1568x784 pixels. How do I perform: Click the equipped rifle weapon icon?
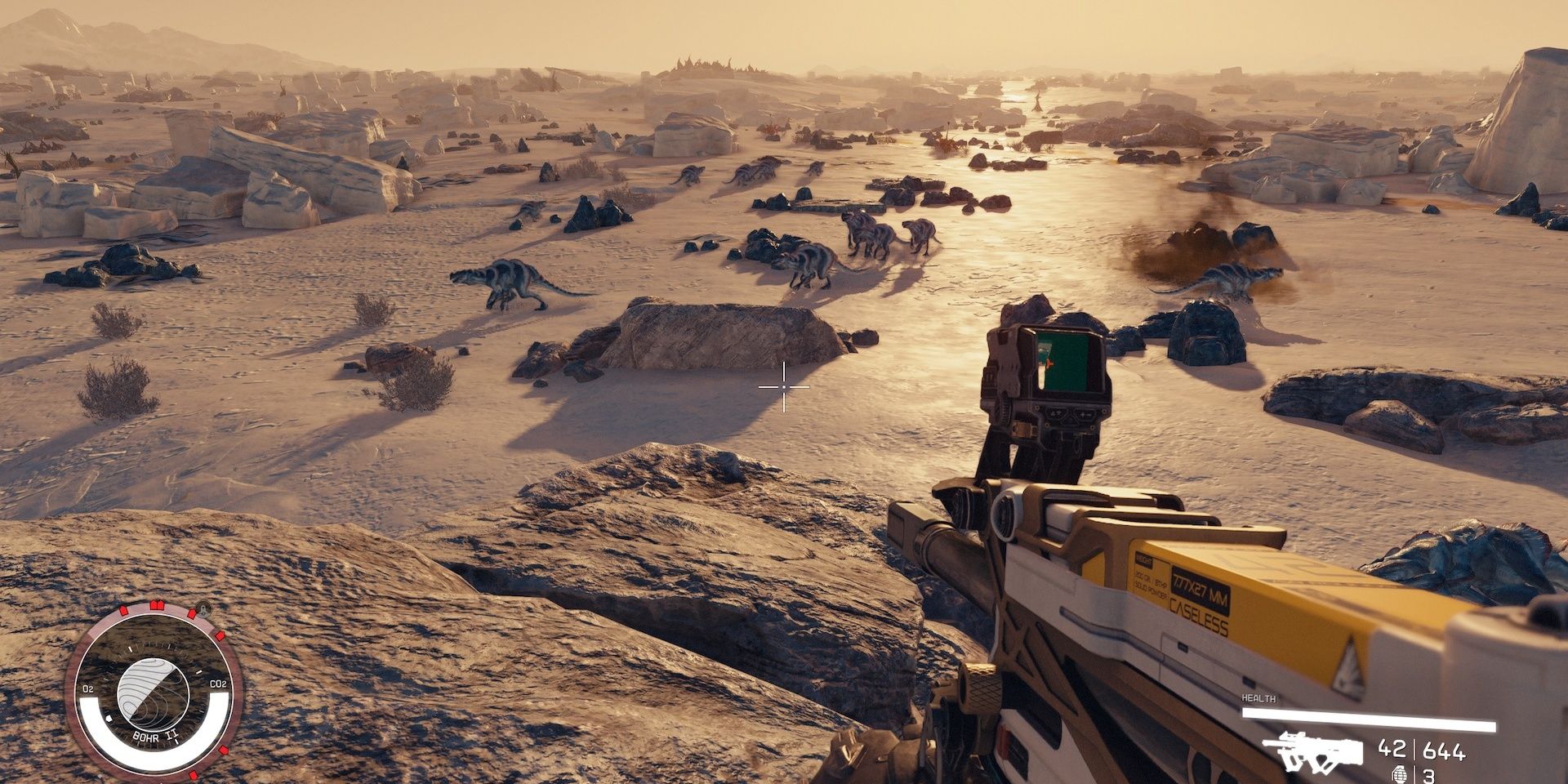[x=1312, y=751]
